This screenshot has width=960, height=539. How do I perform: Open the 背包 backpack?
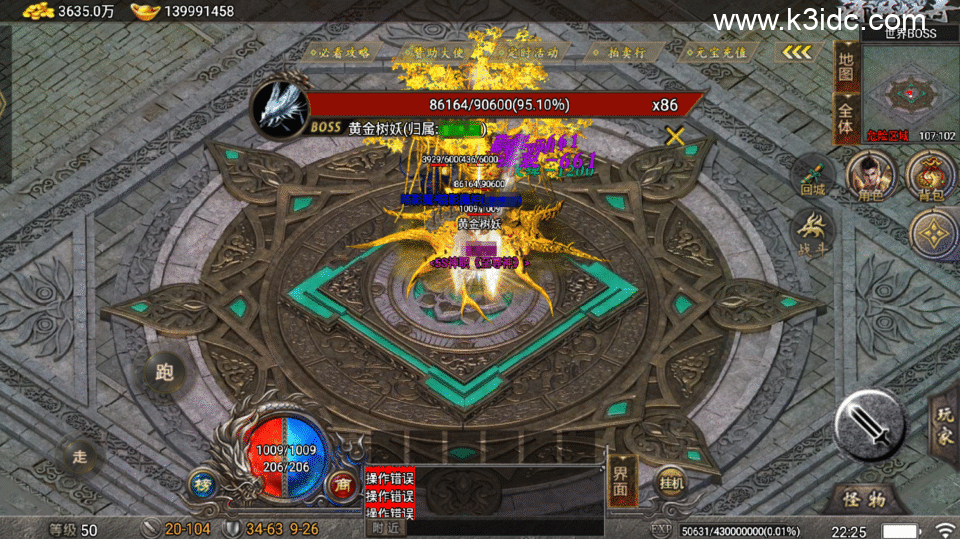[x=930, y=176]
